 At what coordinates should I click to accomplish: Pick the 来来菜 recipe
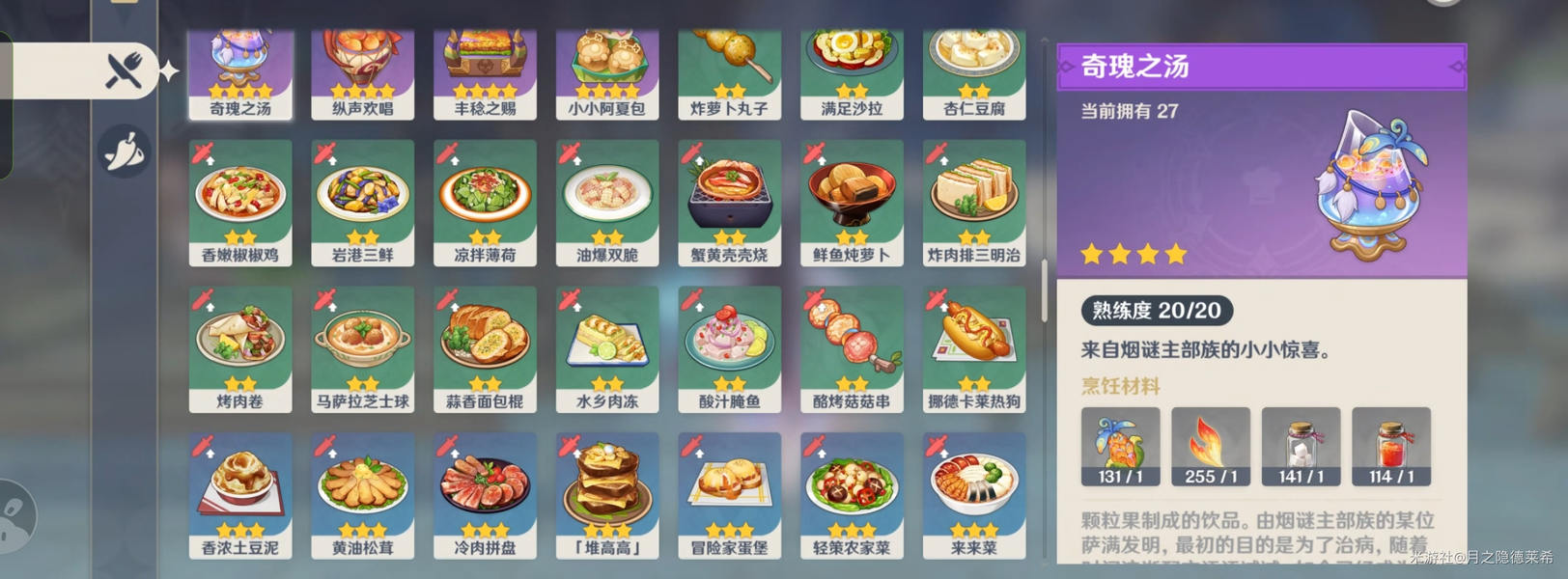point(974,495)
